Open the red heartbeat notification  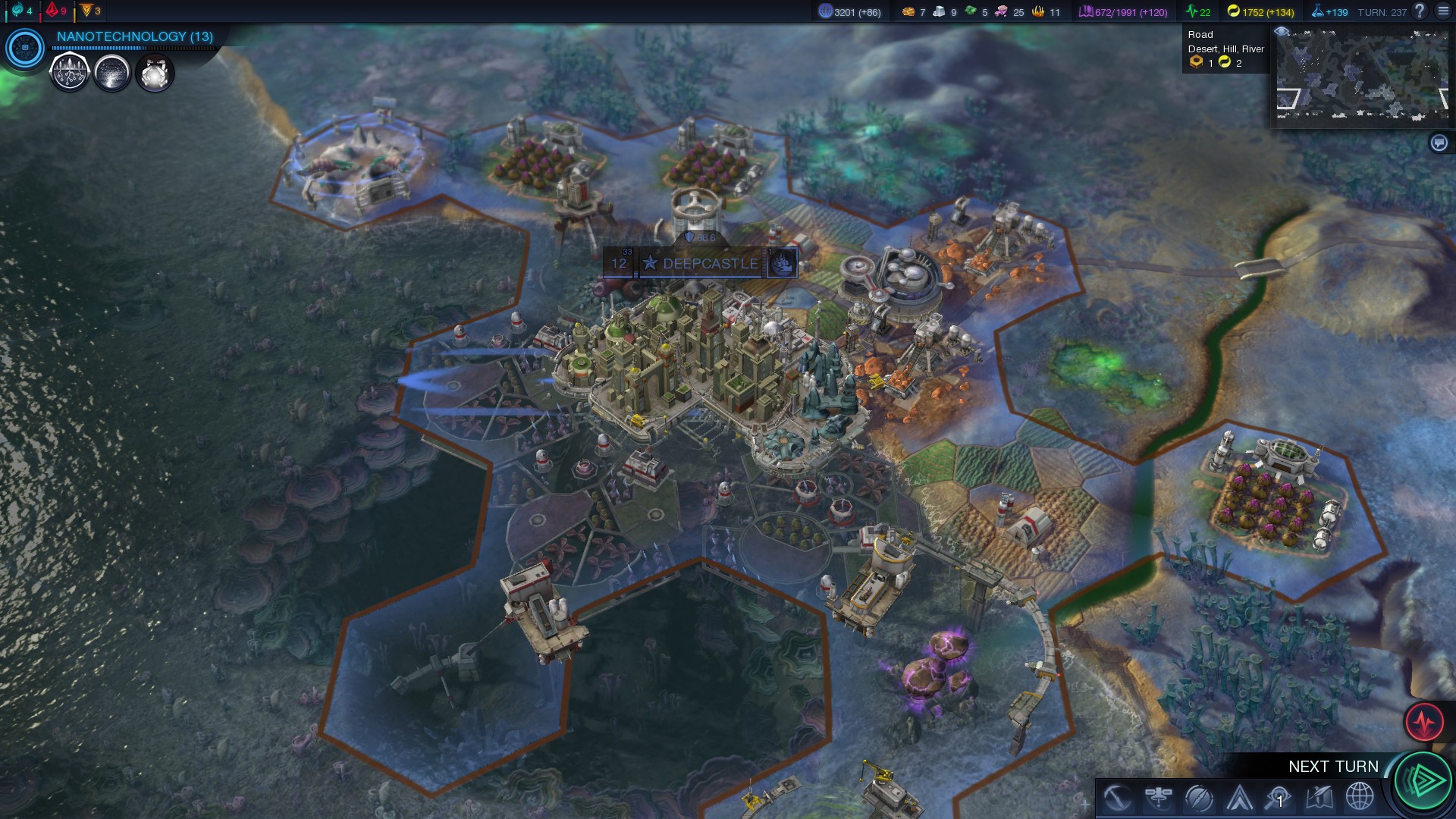click(1423, 721)
